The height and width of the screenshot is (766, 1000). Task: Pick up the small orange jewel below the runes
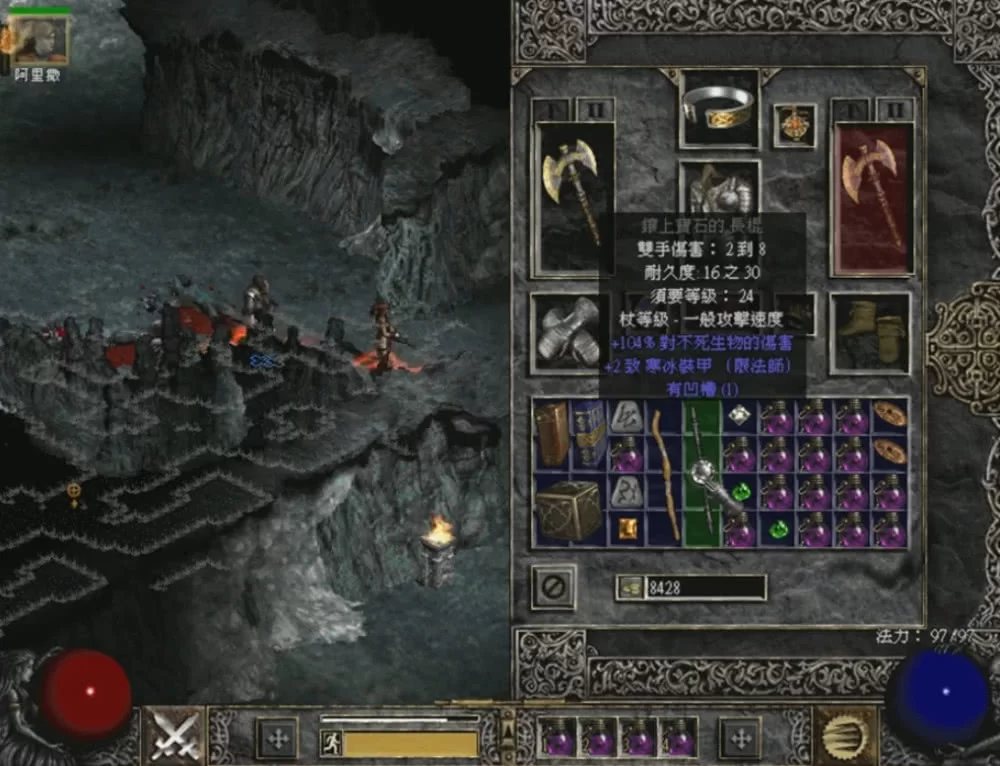coord(627,528)
